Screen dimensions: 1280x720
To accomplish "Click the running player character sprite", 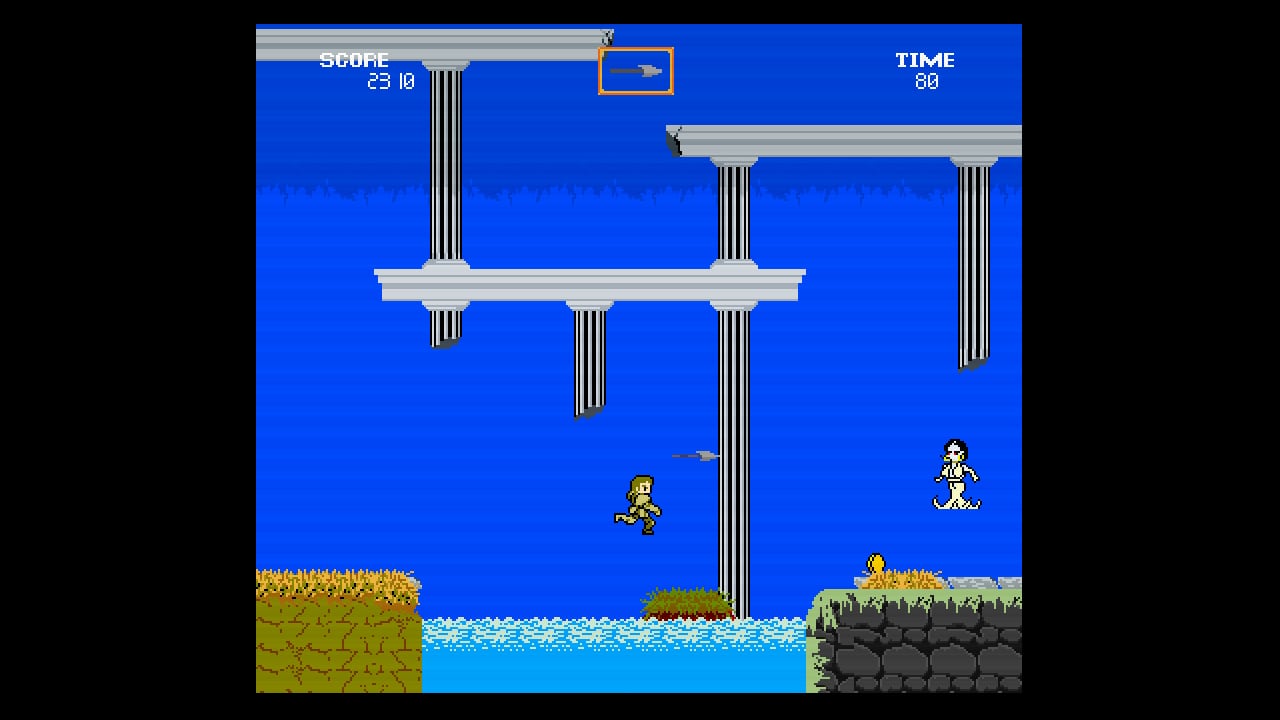I will tap(641, 503).
